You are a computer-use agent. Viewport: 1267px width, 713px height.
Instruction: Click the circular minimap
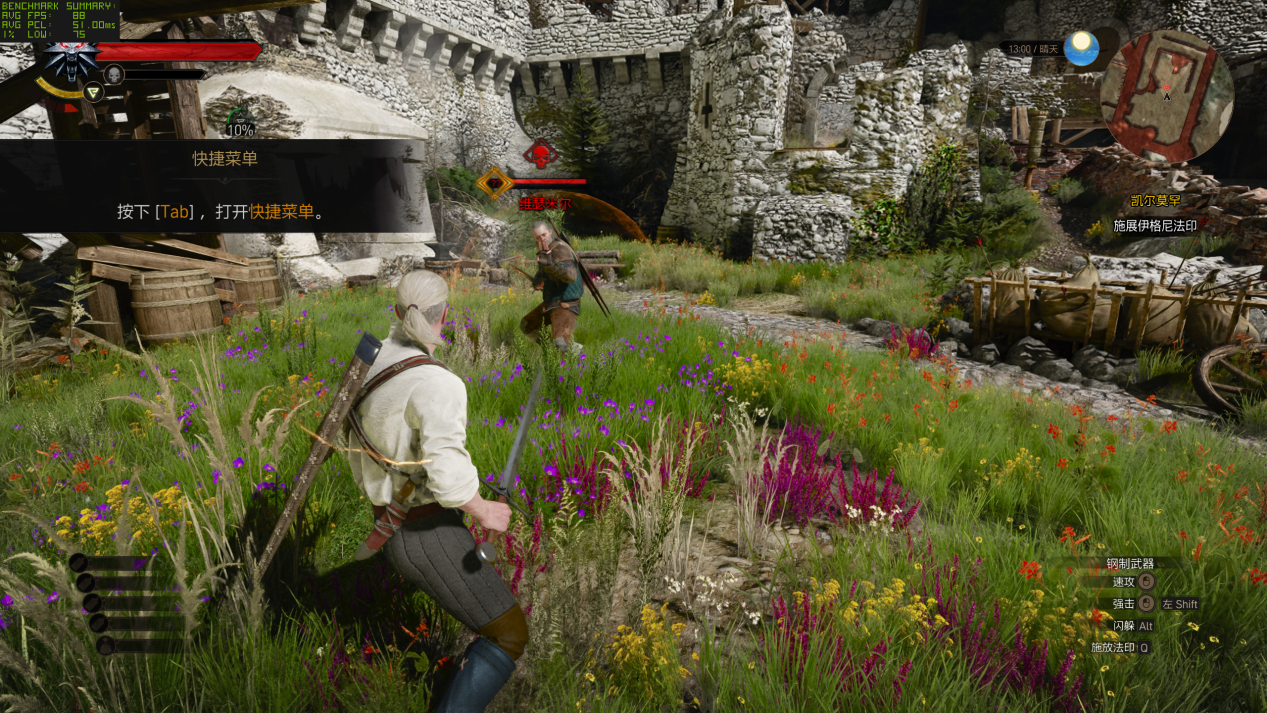coord(1166,96)
